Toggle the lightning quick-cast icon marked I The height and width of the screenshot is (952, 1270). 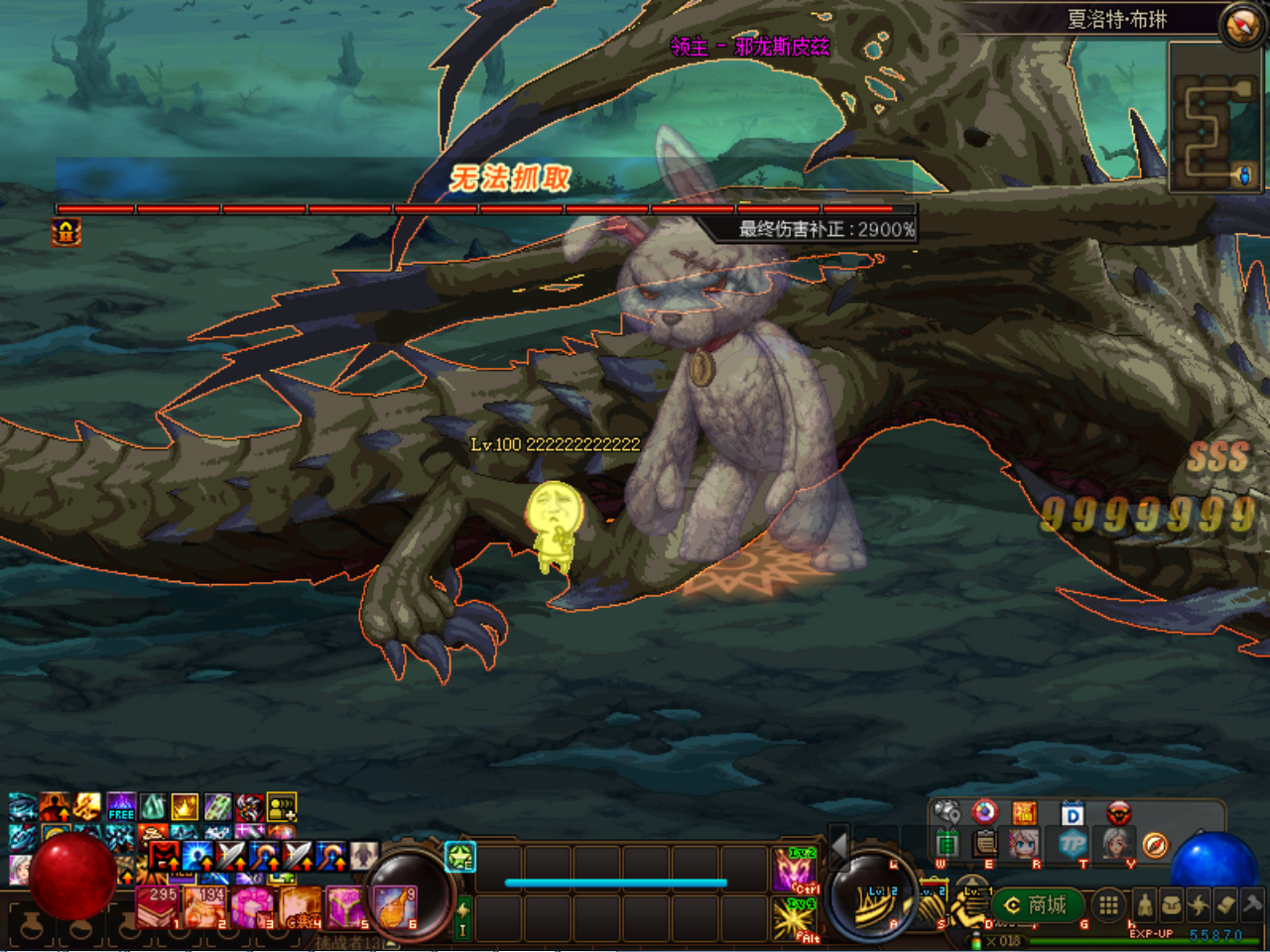tap(462, 916)
